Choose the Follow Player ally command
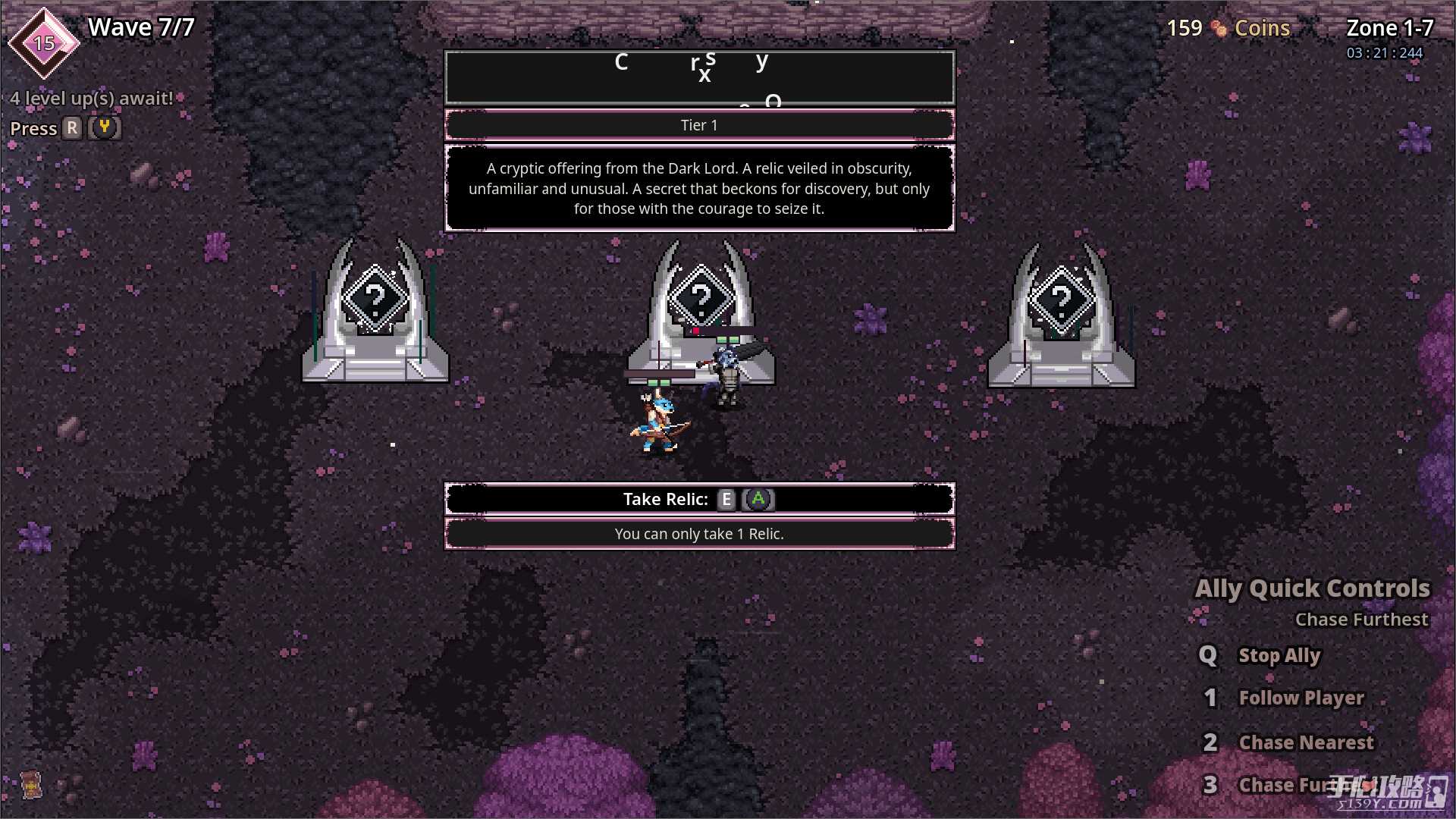Image resolution: width=1456 pixels, height=819 pixels. pyautogui.click(x=1301, y=698)
